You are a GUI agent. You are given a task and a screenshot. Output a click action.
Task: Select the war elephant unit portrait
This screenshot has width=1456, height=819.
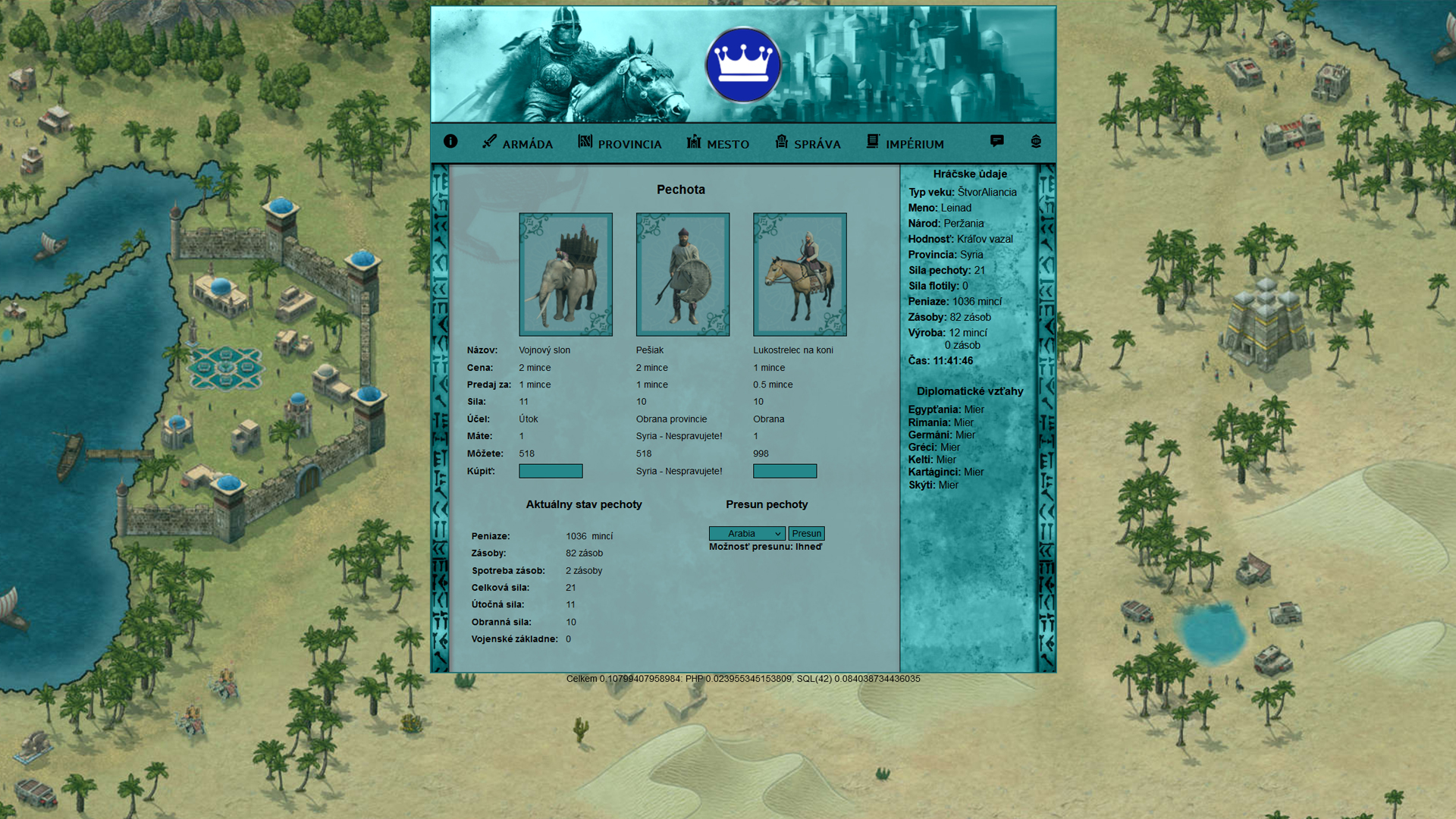pyautogui.click(x=566, y=275)
